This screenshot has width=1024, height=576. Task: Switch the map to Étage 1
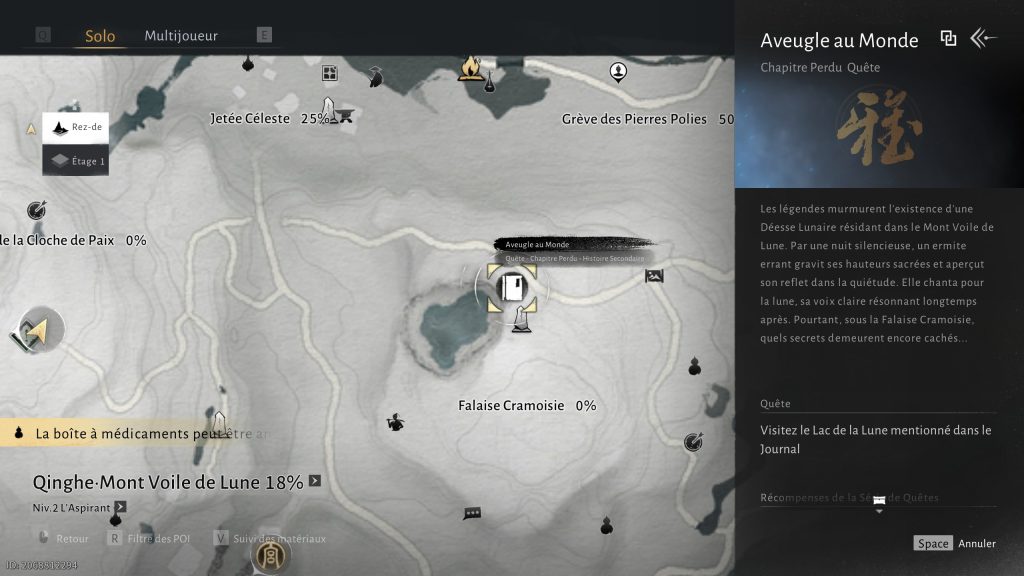(x=76, y=160)
